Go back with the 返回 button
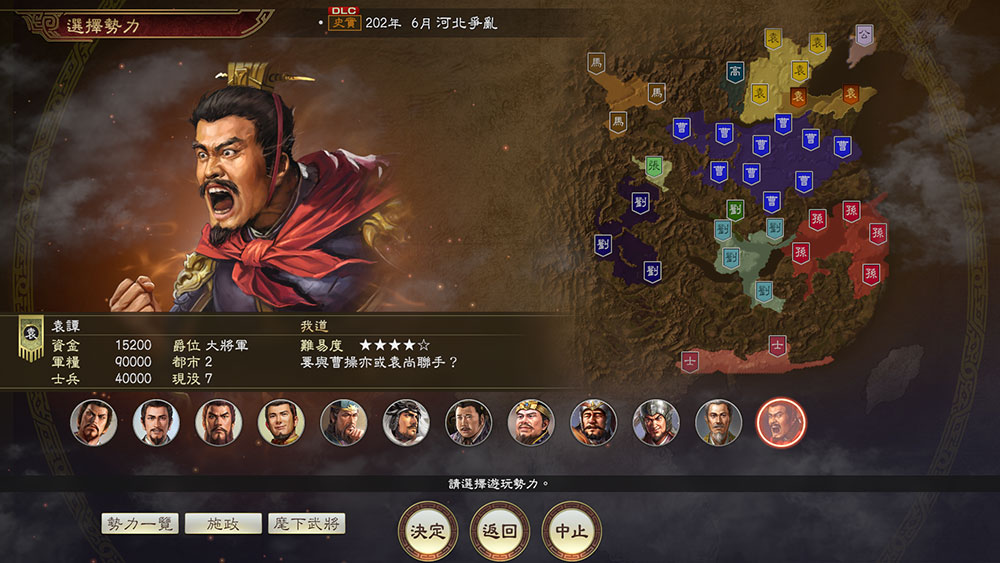The width and height of the screenshot is (1000, 563). [499, 531]
